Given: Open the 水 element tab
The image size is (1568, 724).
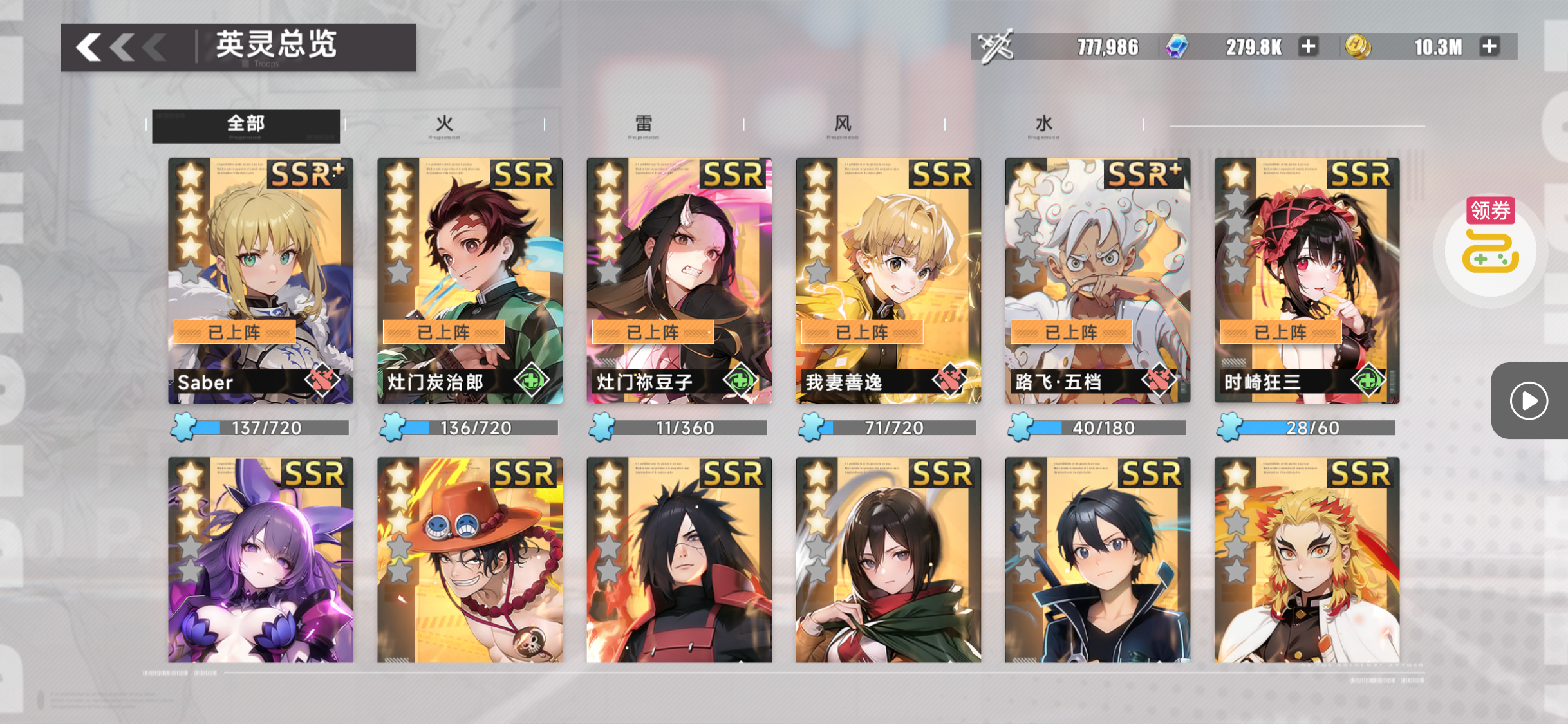Looking at the screenshot, I should (x=1043, y=125).
